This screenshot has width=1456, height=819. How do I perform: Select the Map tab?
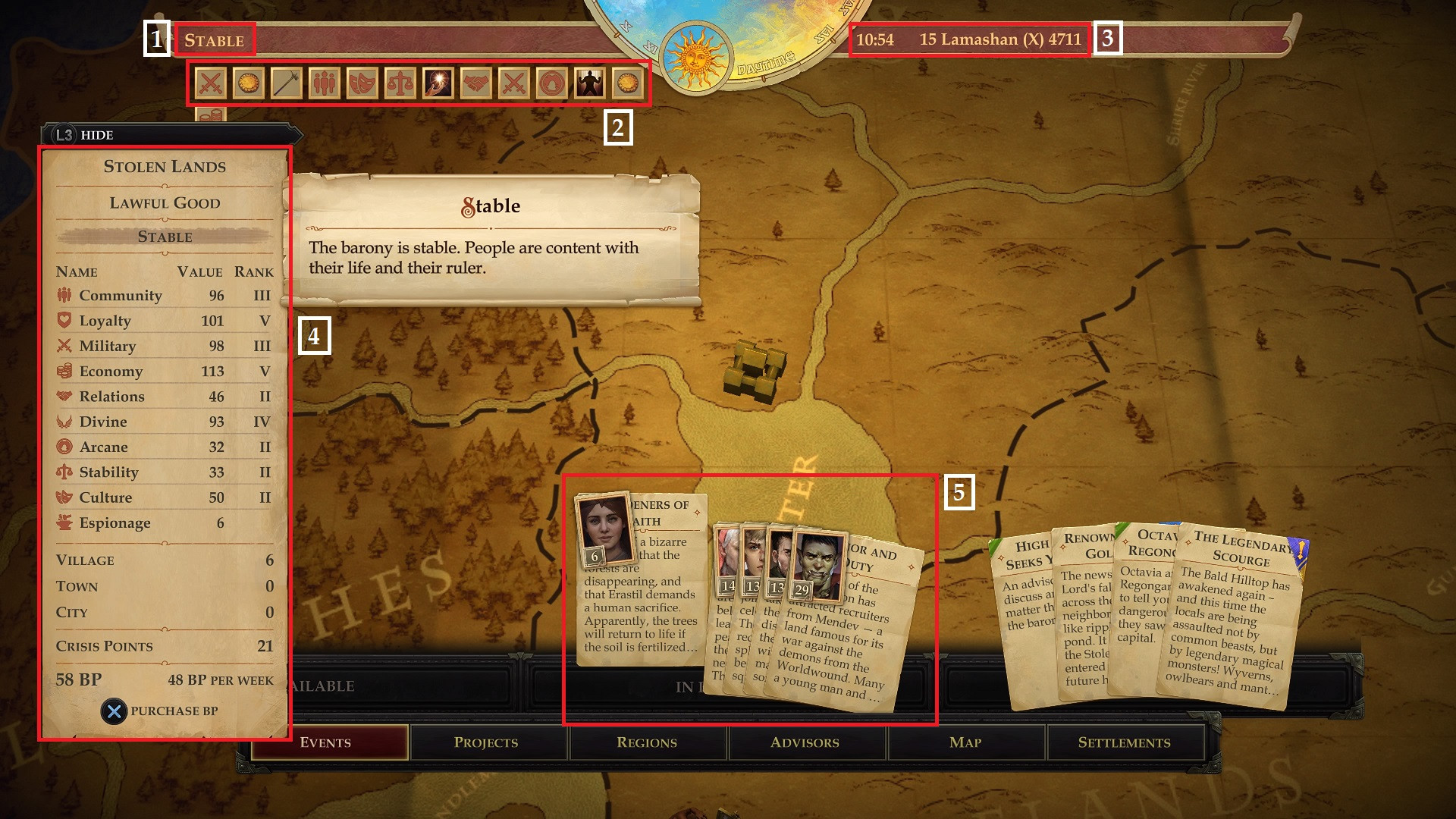point(965,742)
